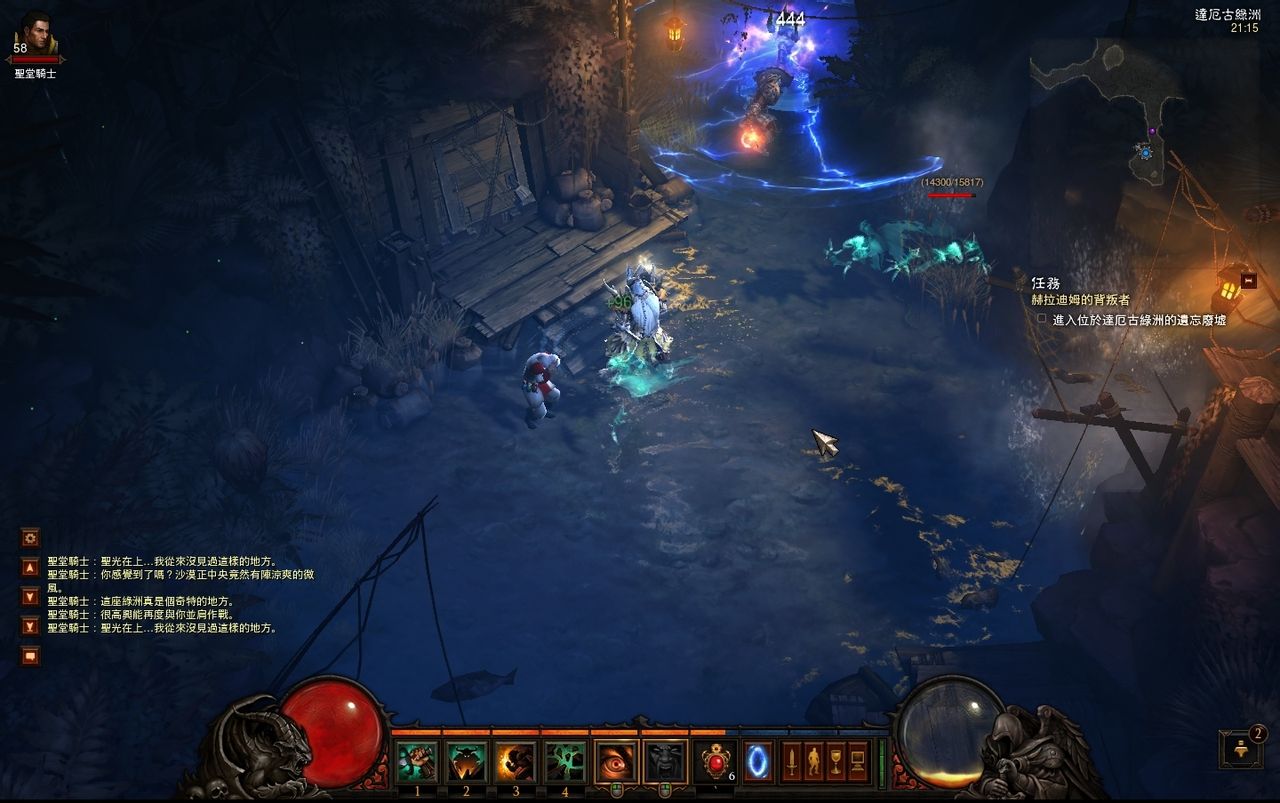Open the goblet menu button

coord(835,762)
